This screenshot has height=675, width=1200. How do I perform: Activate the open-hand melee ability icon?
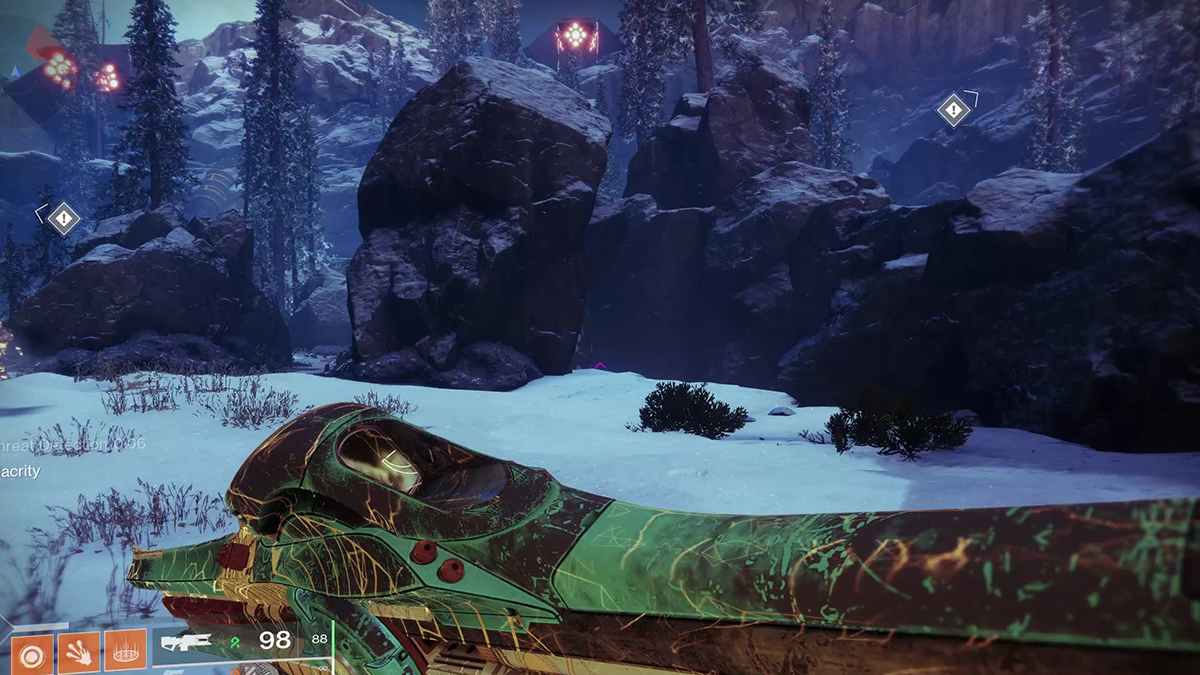78,651
